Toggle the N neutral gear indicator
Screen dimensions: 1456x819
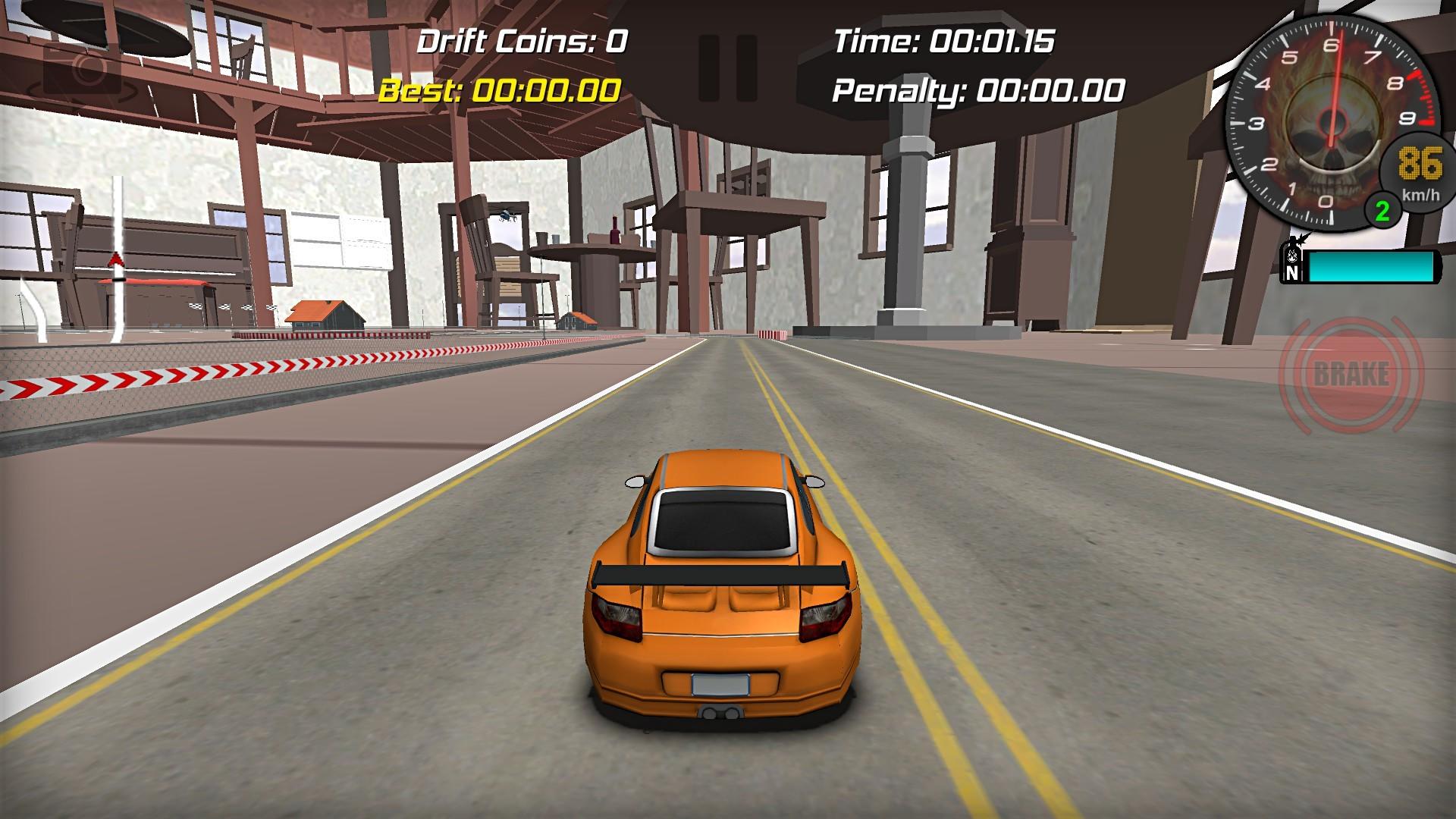[x=1292, y=275]
